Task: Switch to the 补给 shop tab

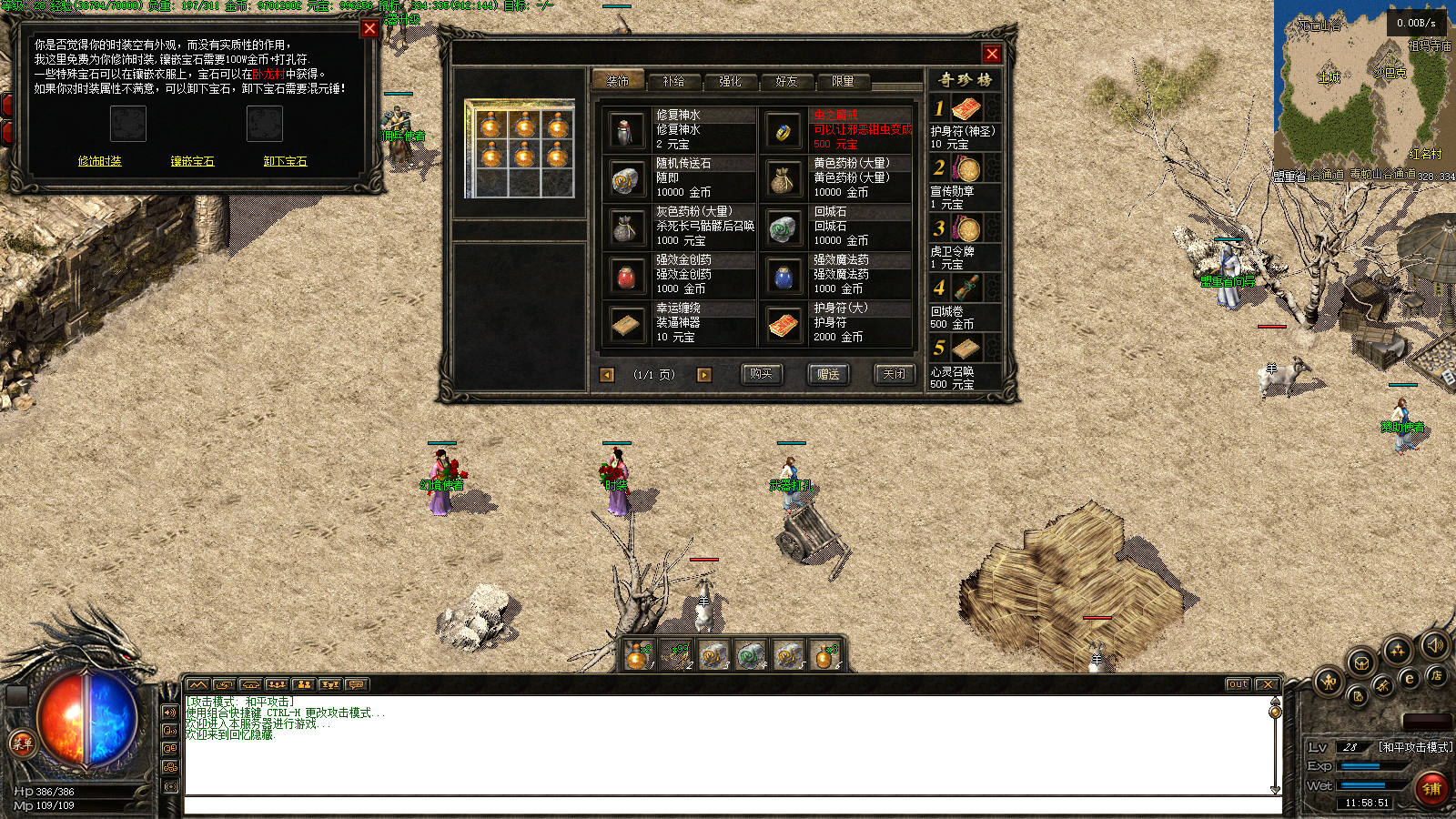Action: 673,81
